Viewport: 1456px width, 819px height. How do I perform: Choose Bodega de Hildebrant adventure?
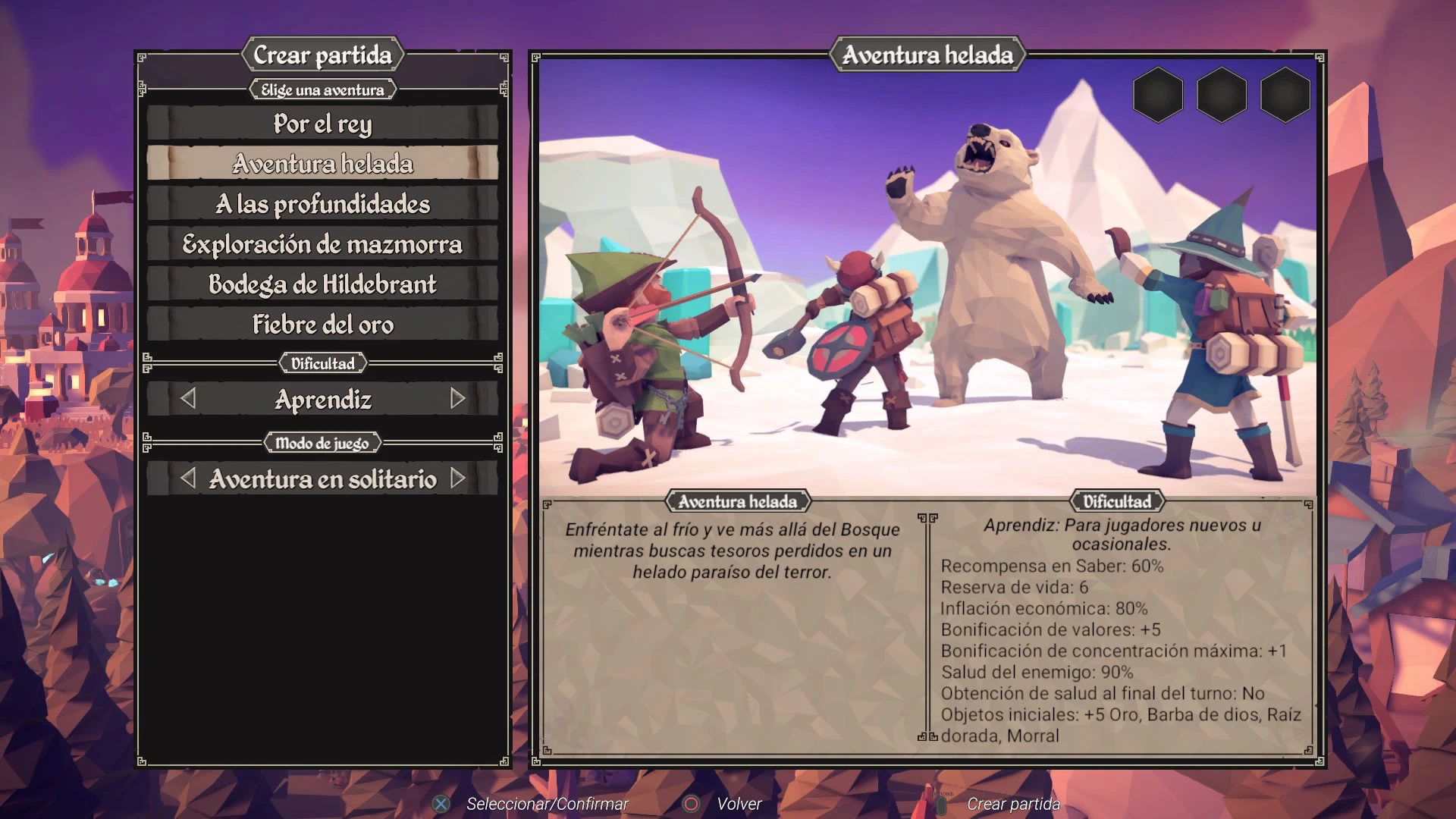point(322,284)
